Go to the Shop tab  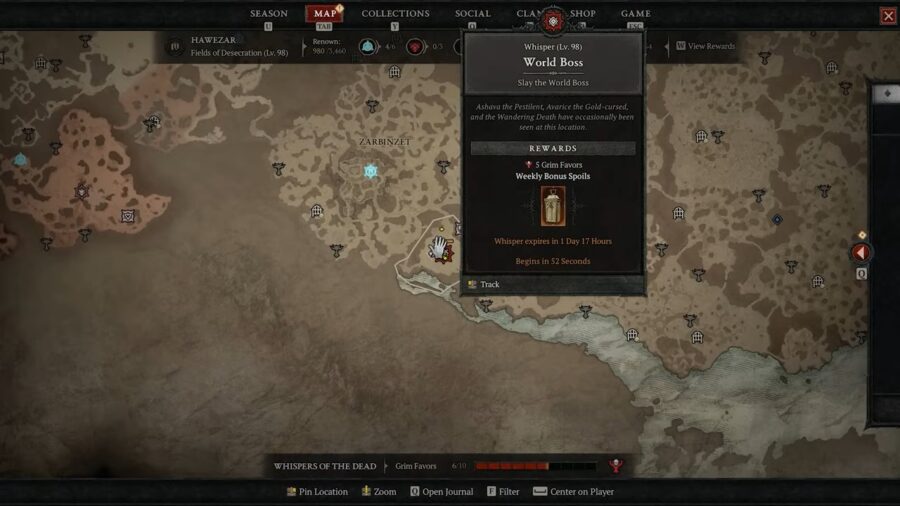coord(582,14)
